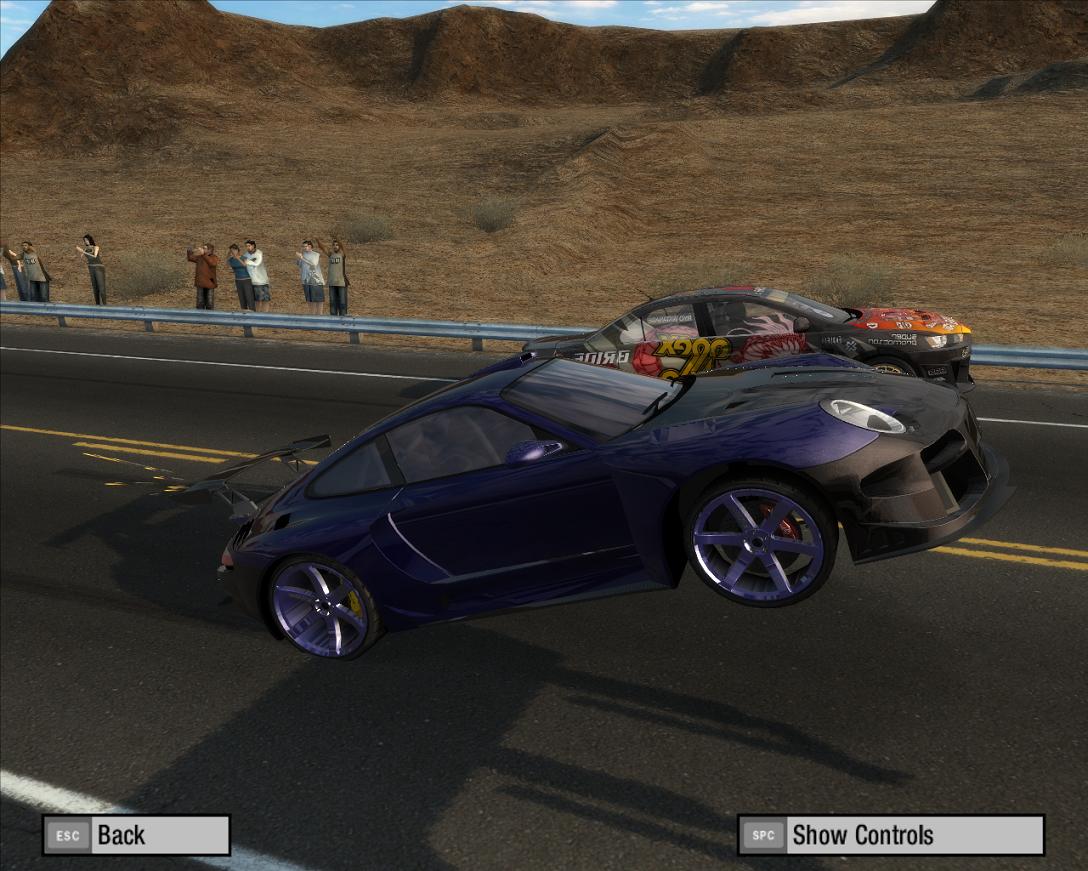This screenshot has height=871, width=1088.
Task: Click the Back button
Action: [x=136, y=835]
